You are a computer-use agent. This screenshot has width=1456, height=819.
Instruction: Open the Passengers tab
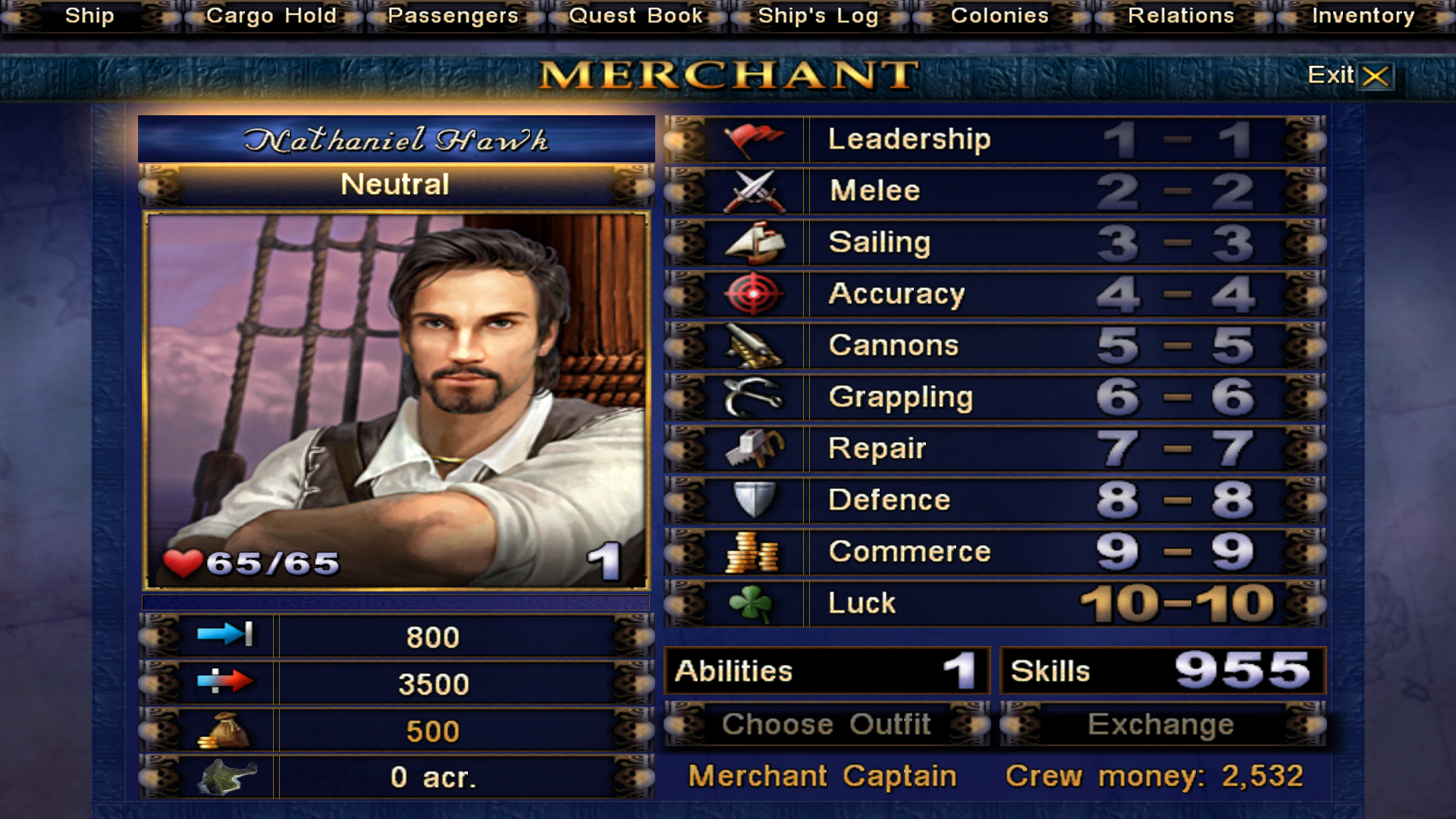(x=453, y=16)
